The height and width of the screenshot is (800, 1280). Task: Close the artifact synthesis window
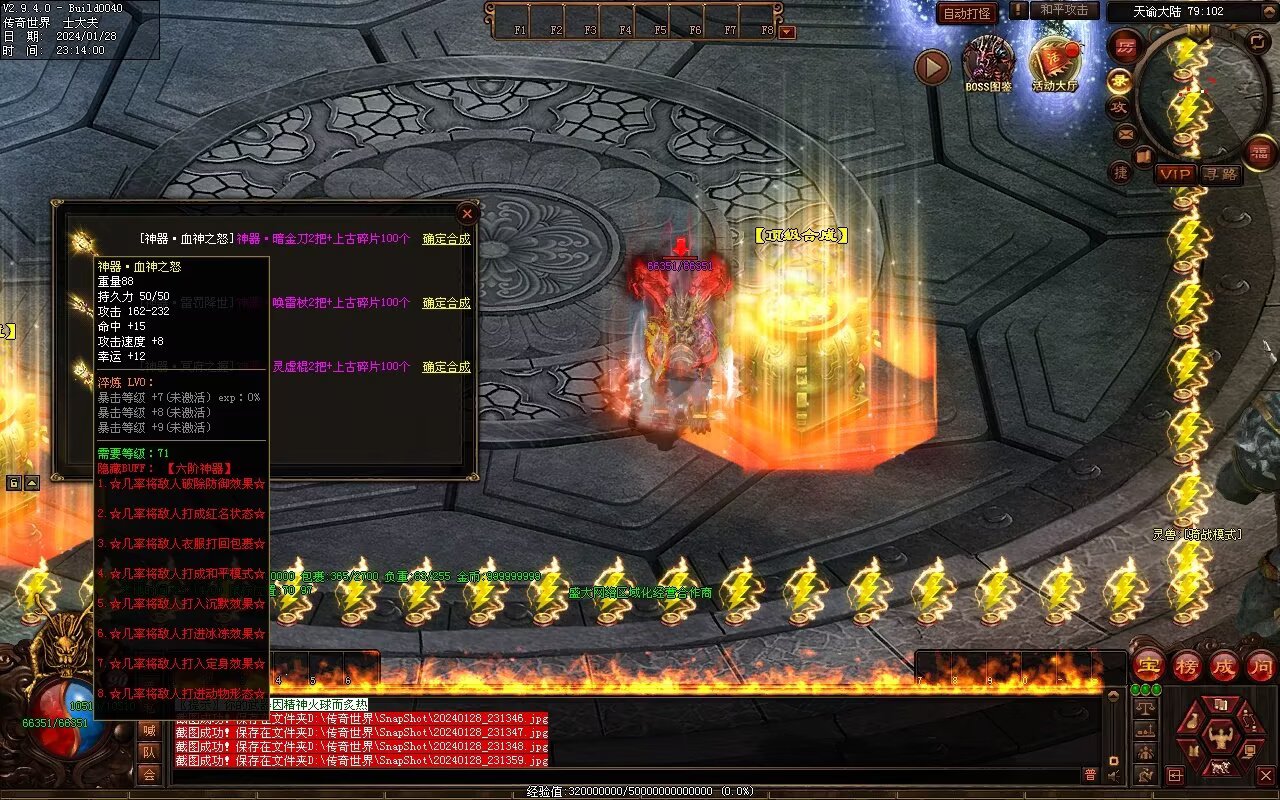click(466, 213)
